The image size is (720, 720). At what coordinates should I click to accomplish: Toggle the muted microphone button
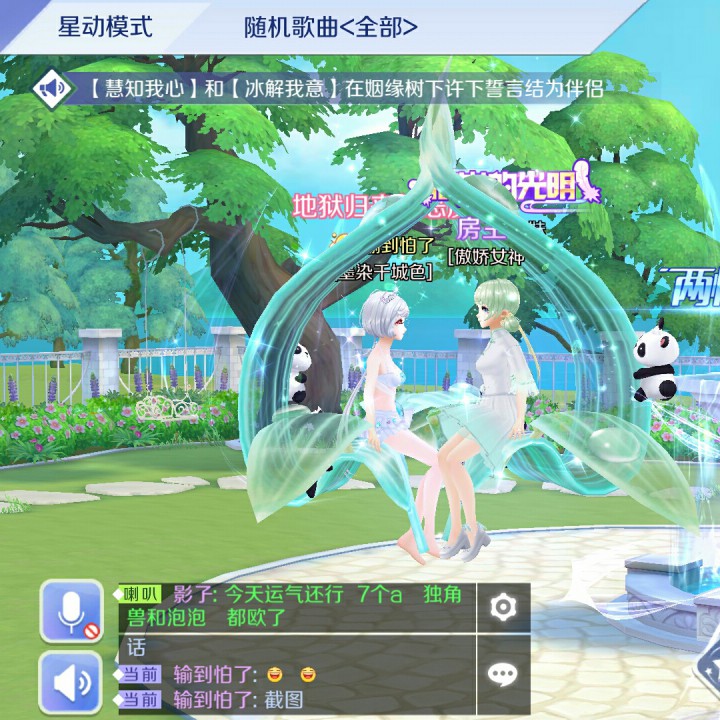[x=70, y=611]
